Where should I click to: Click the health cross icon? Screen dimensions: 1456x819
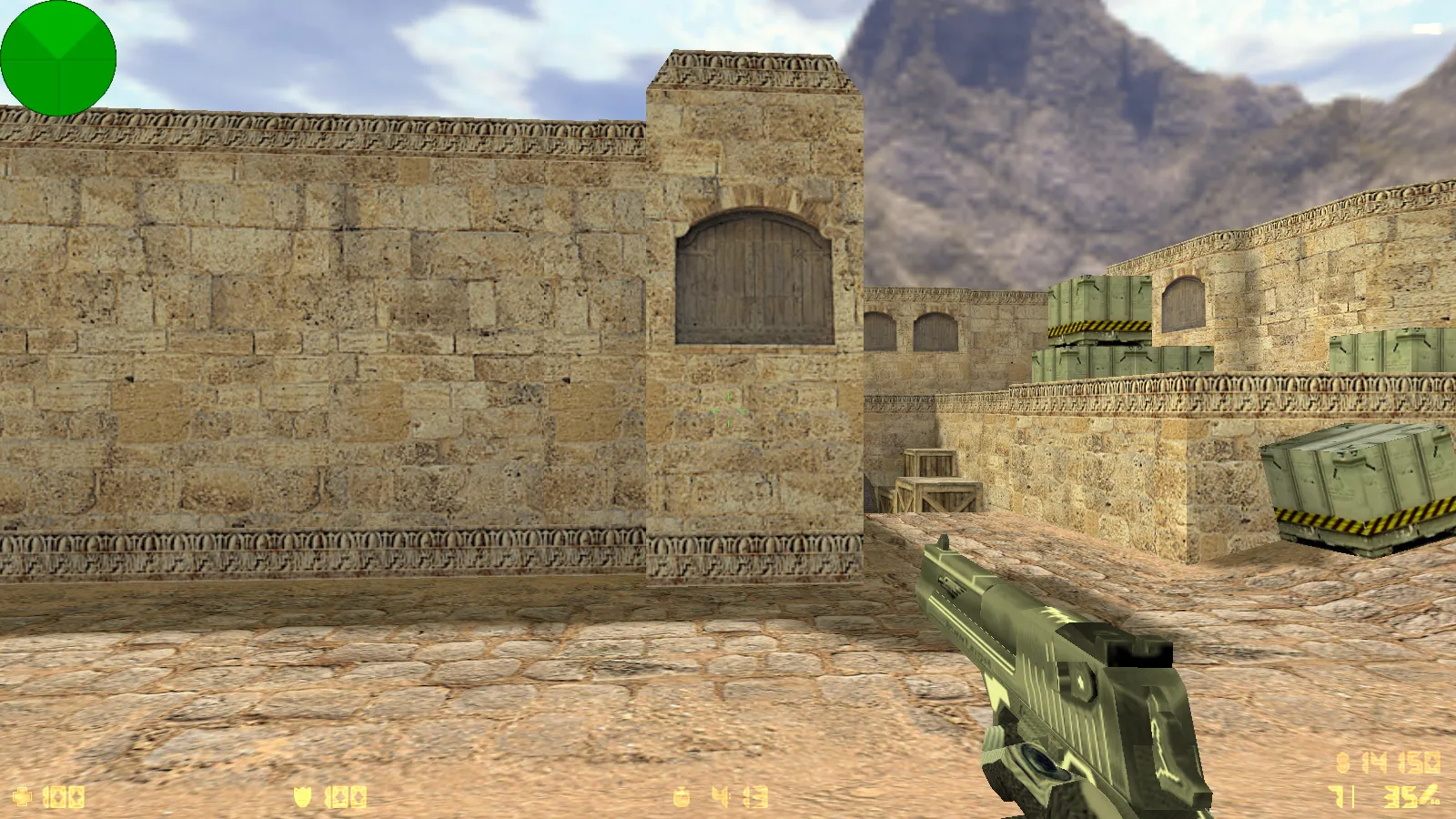tap(22, 794)
